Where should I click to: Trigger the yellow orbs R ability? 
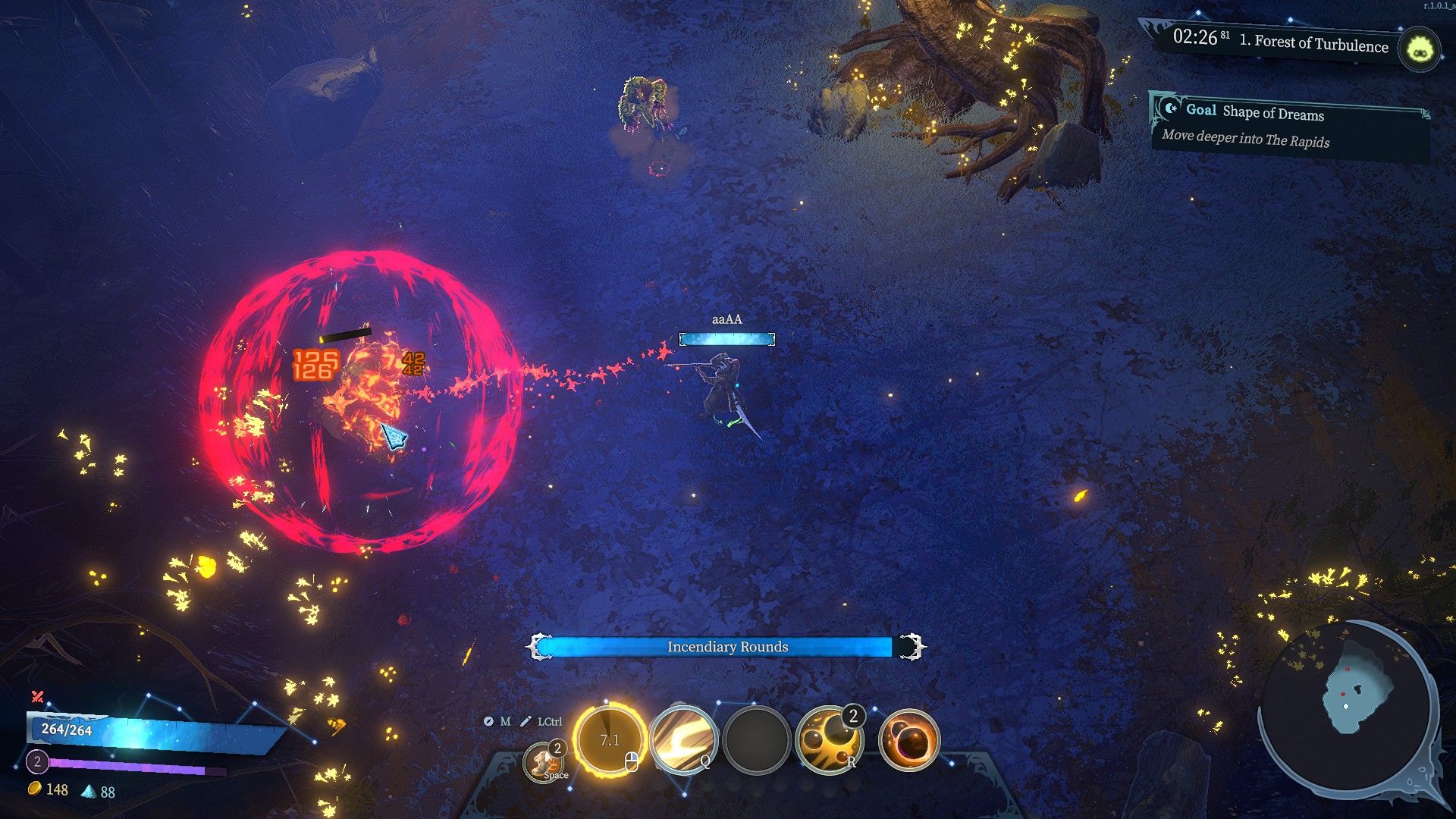pyautogui.click(x=830, y=741)
